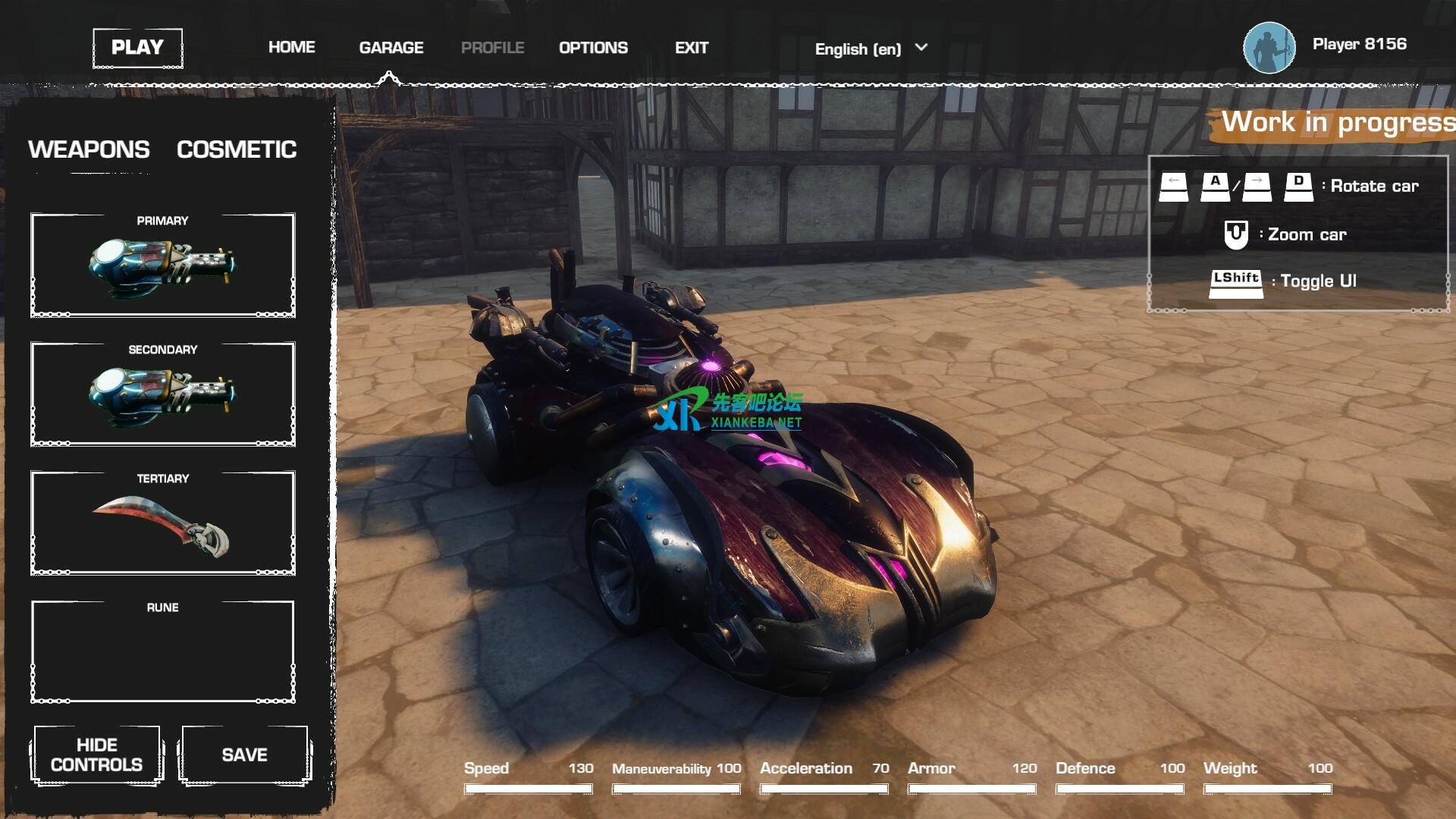Click the HIDE CONTROLS button
Image resolution: width=1456 pixels, height=819 pixels.
96,755
